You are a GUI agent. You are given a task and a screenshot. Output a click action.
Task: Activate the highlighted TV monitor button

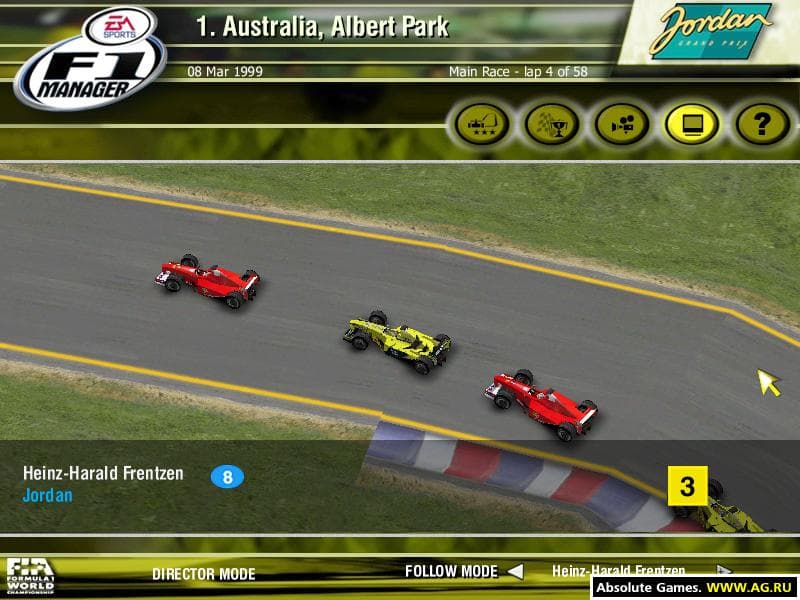692,125
